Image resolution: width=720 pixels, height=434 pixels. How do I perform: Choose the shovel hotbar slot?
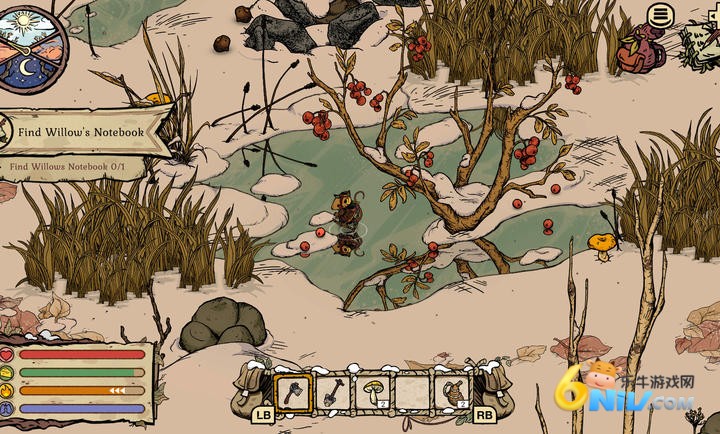[333, 391]
